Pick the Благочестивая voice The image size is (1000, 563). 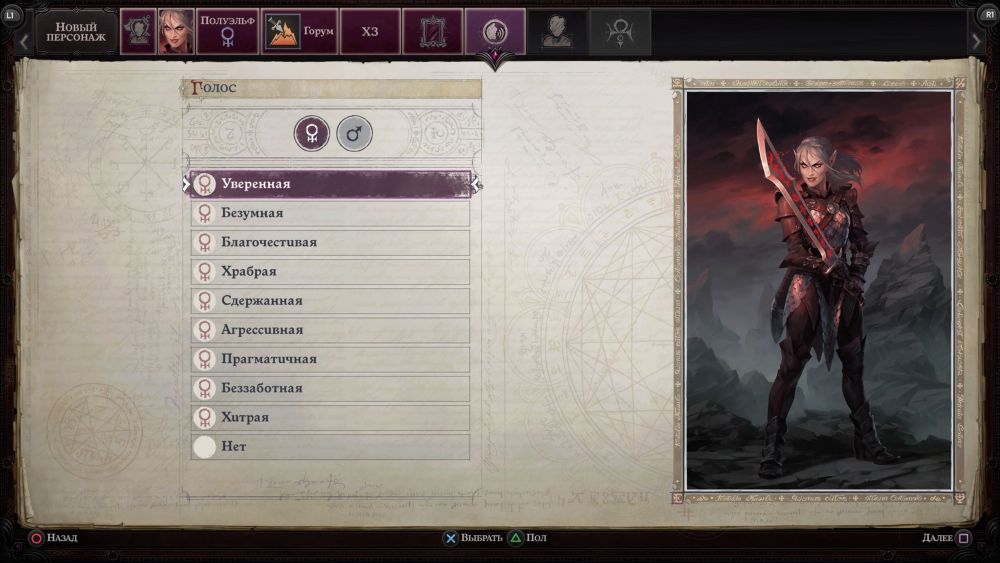pyautogui.click(x=330, y=242)
